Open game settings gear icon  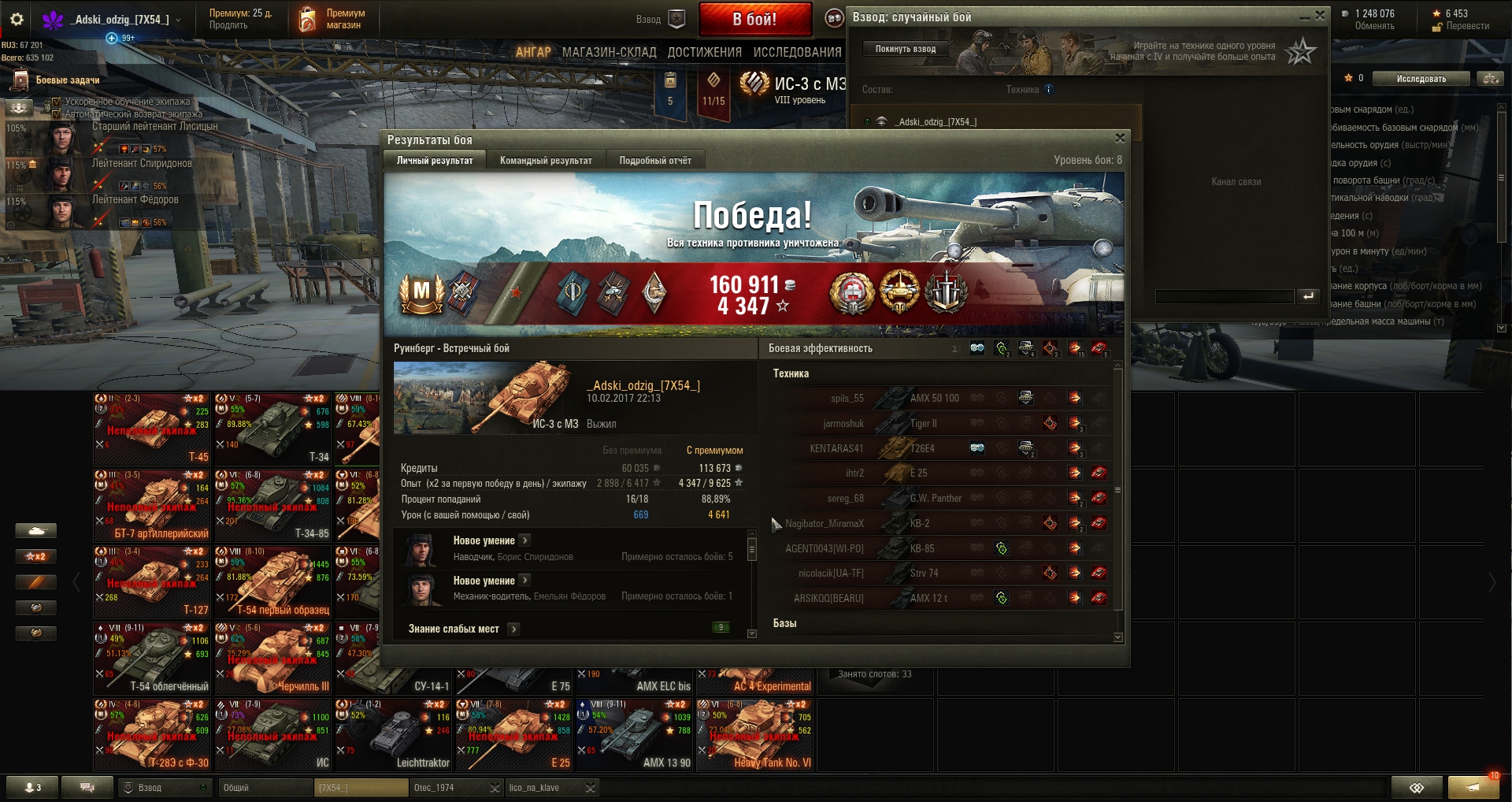pyautogui.click(x=17, y=19)
